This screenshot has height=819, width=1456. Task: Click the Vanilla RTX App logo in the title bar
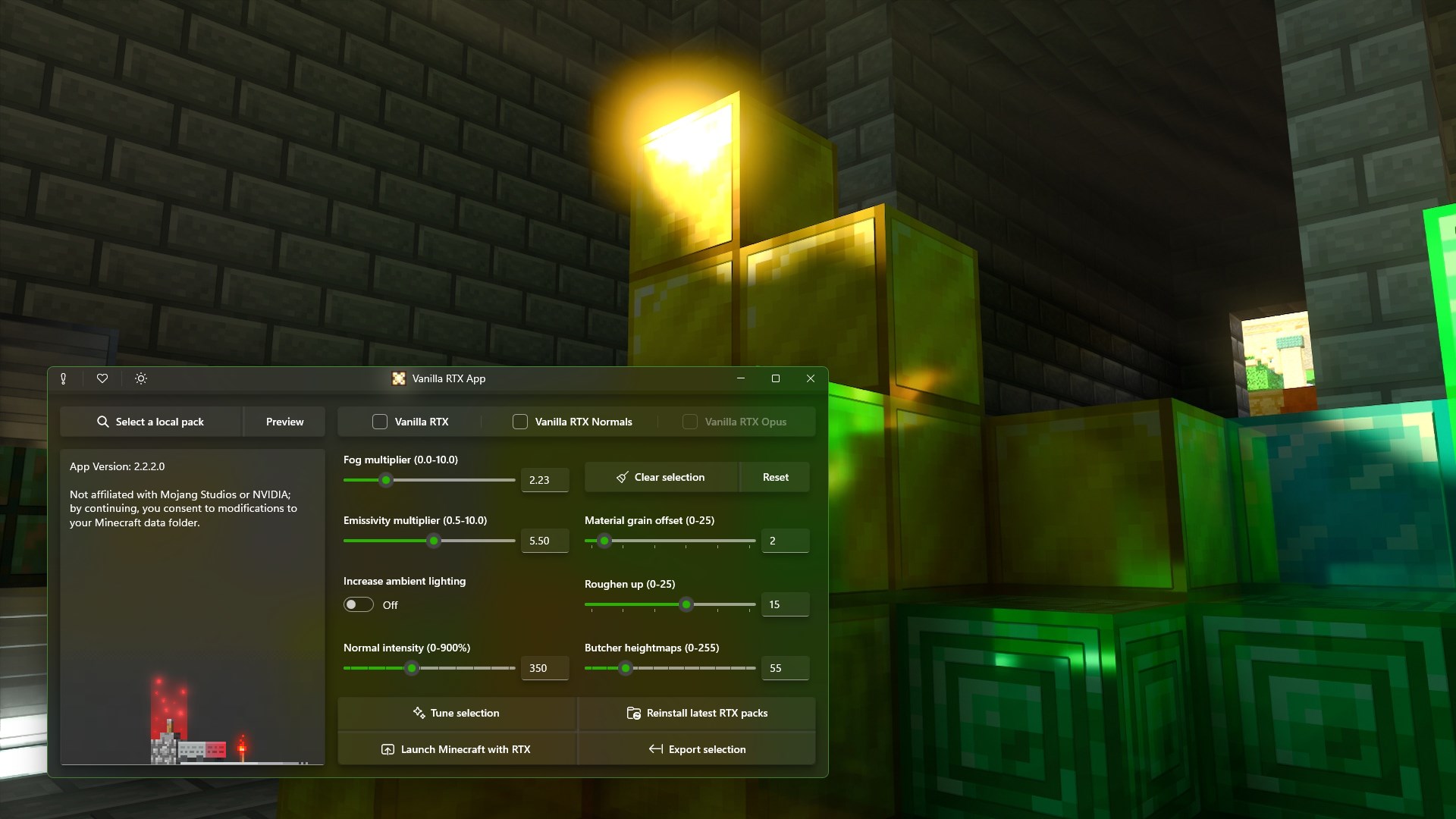(398, 378)
